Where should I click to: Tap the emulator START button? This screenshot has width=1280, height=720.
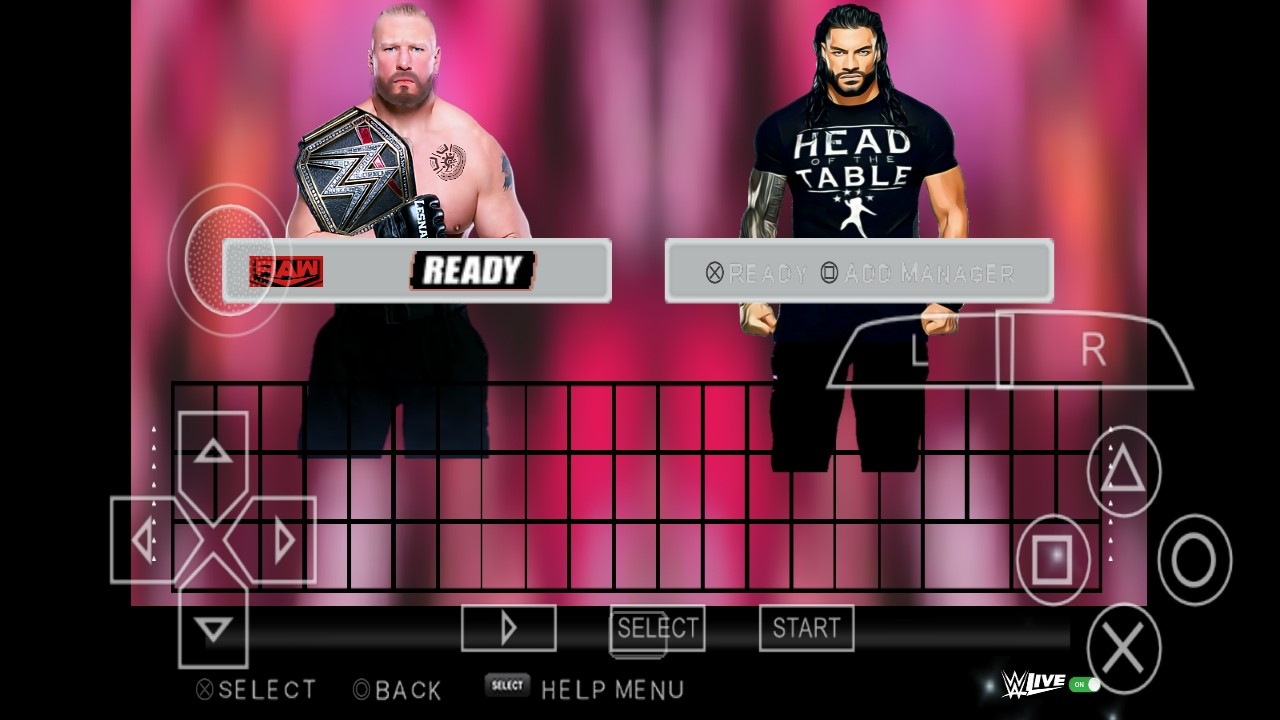[806, 628]
